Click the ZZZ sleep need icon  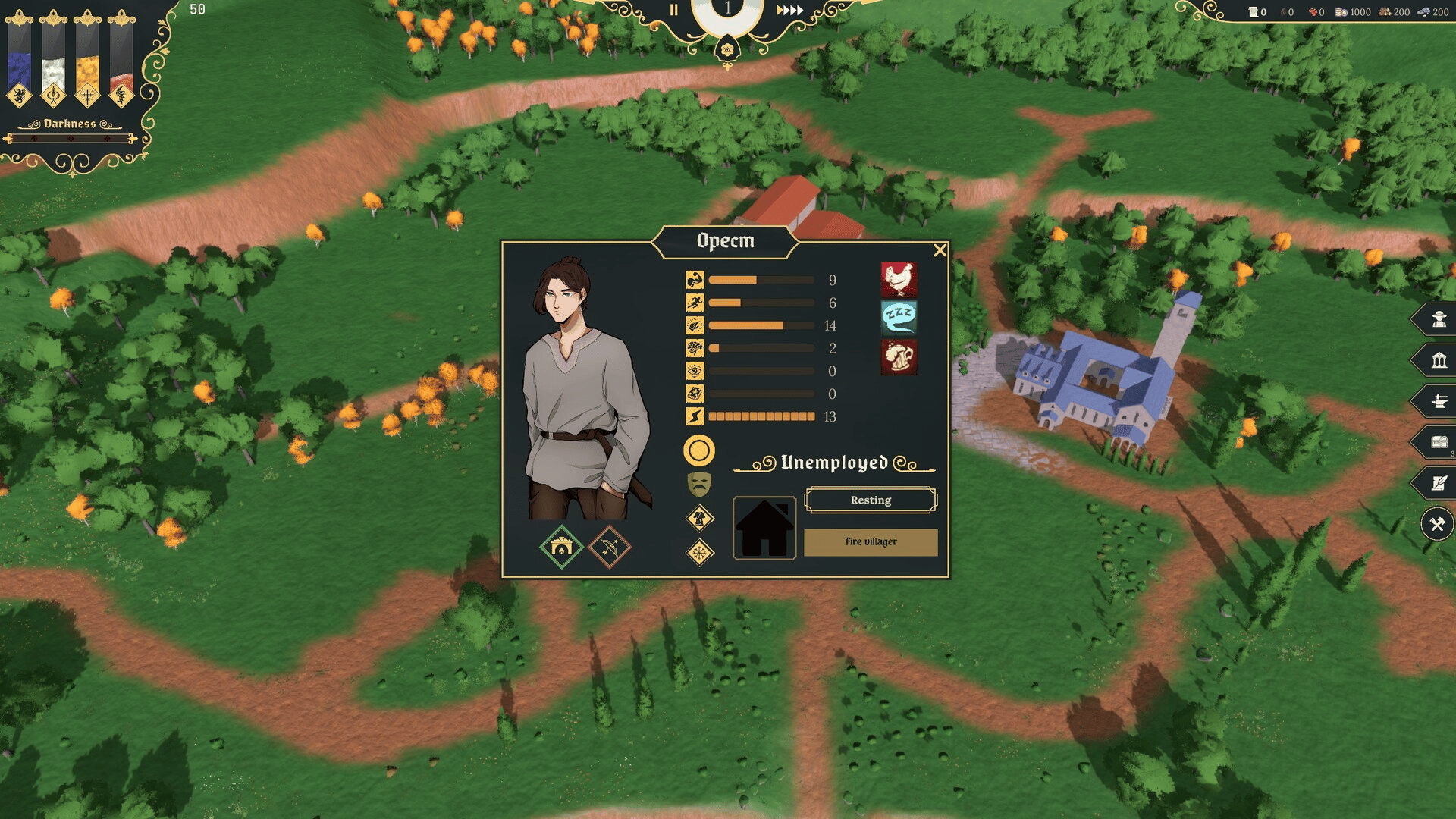pyautogui.click(x=899, y=317)
